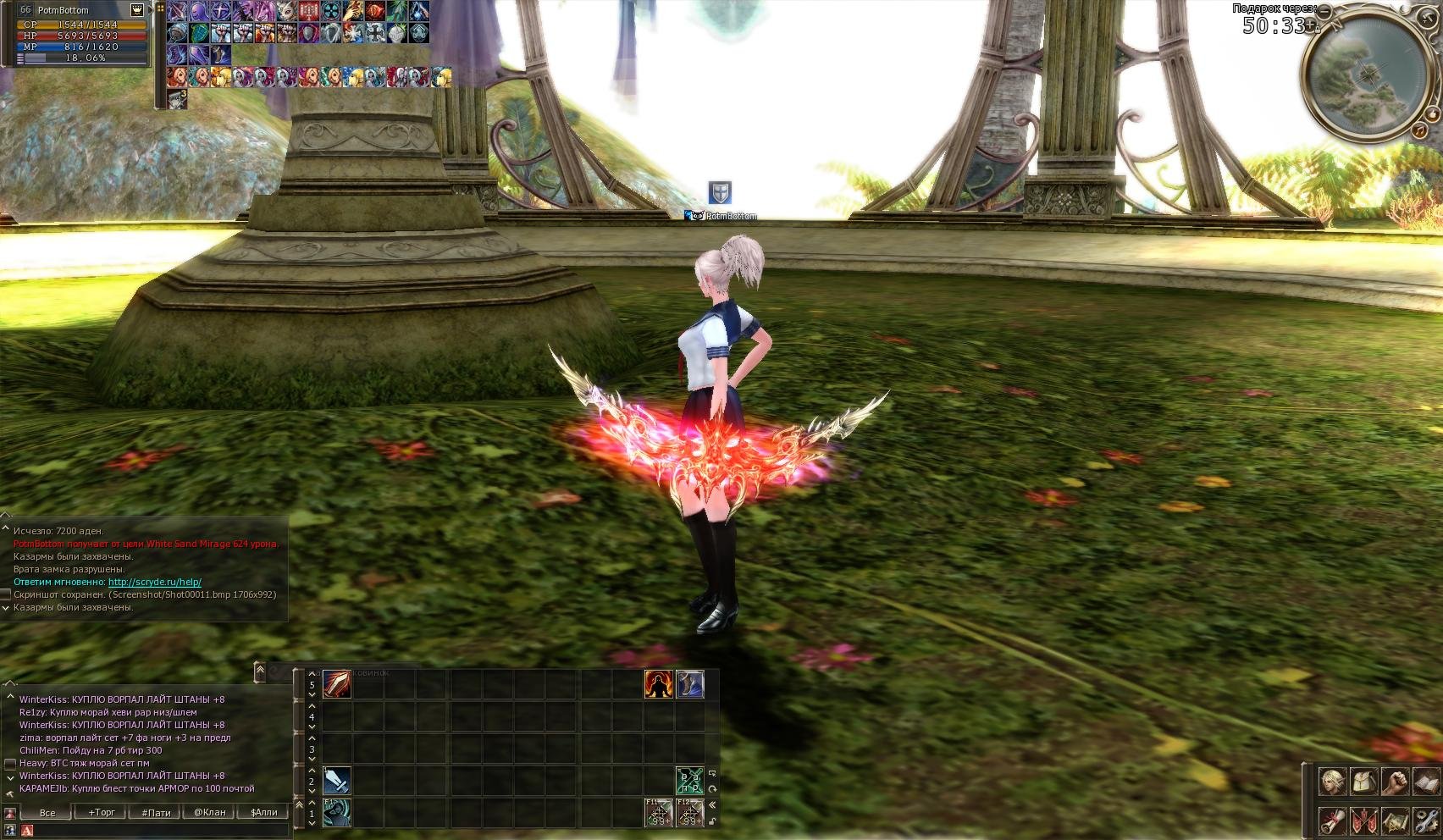The image size is (1443, 840).
Task: Open the system settings wrench icon
Action: coord(1426,821)
